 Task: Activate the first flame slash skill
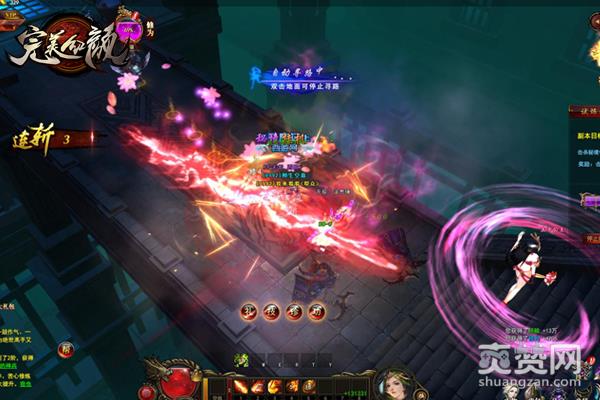point(241,386)
